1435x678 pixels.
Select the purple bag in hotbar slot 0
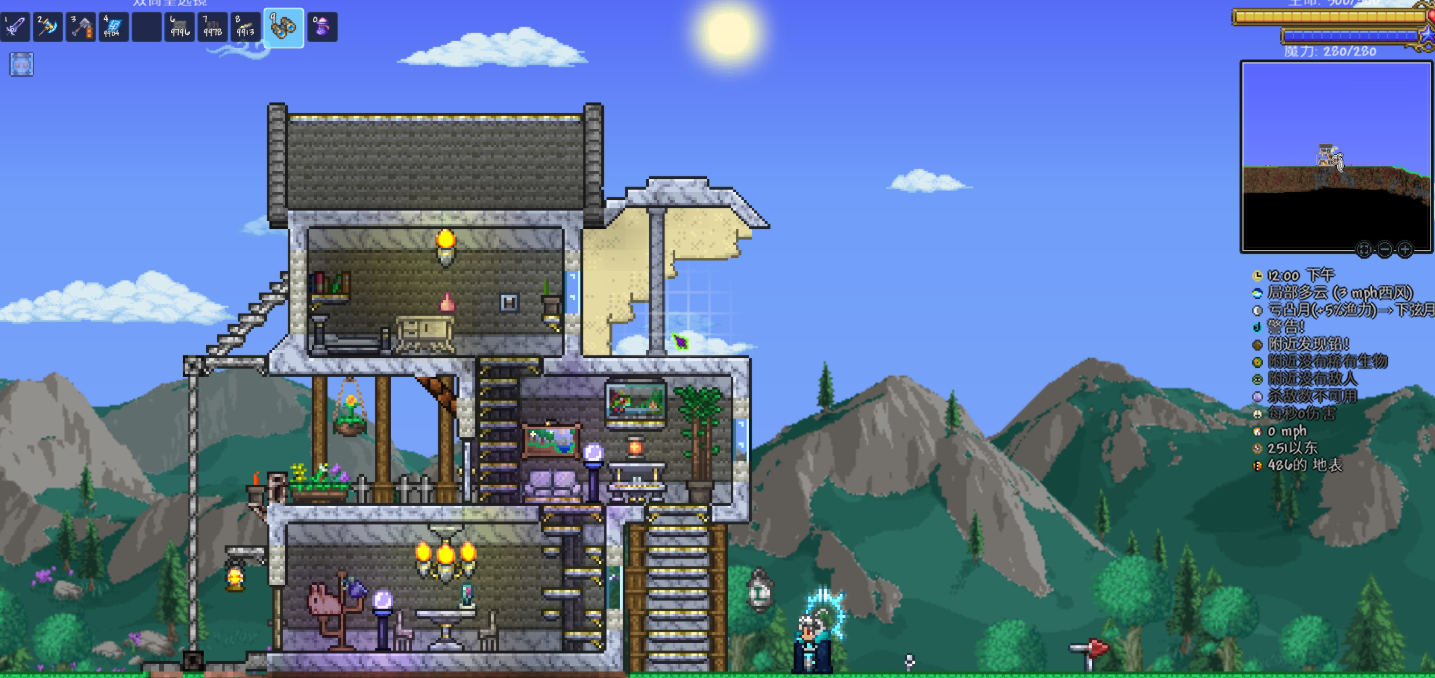pos(322,27)
